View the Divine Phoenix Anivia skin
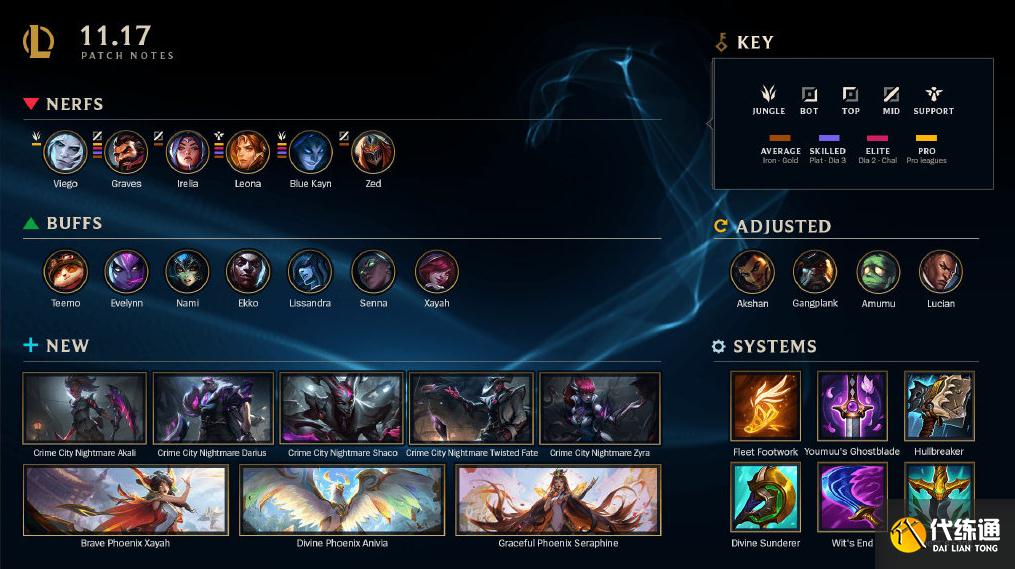This screenshot has height=569, width=1015. coord(342,500)
